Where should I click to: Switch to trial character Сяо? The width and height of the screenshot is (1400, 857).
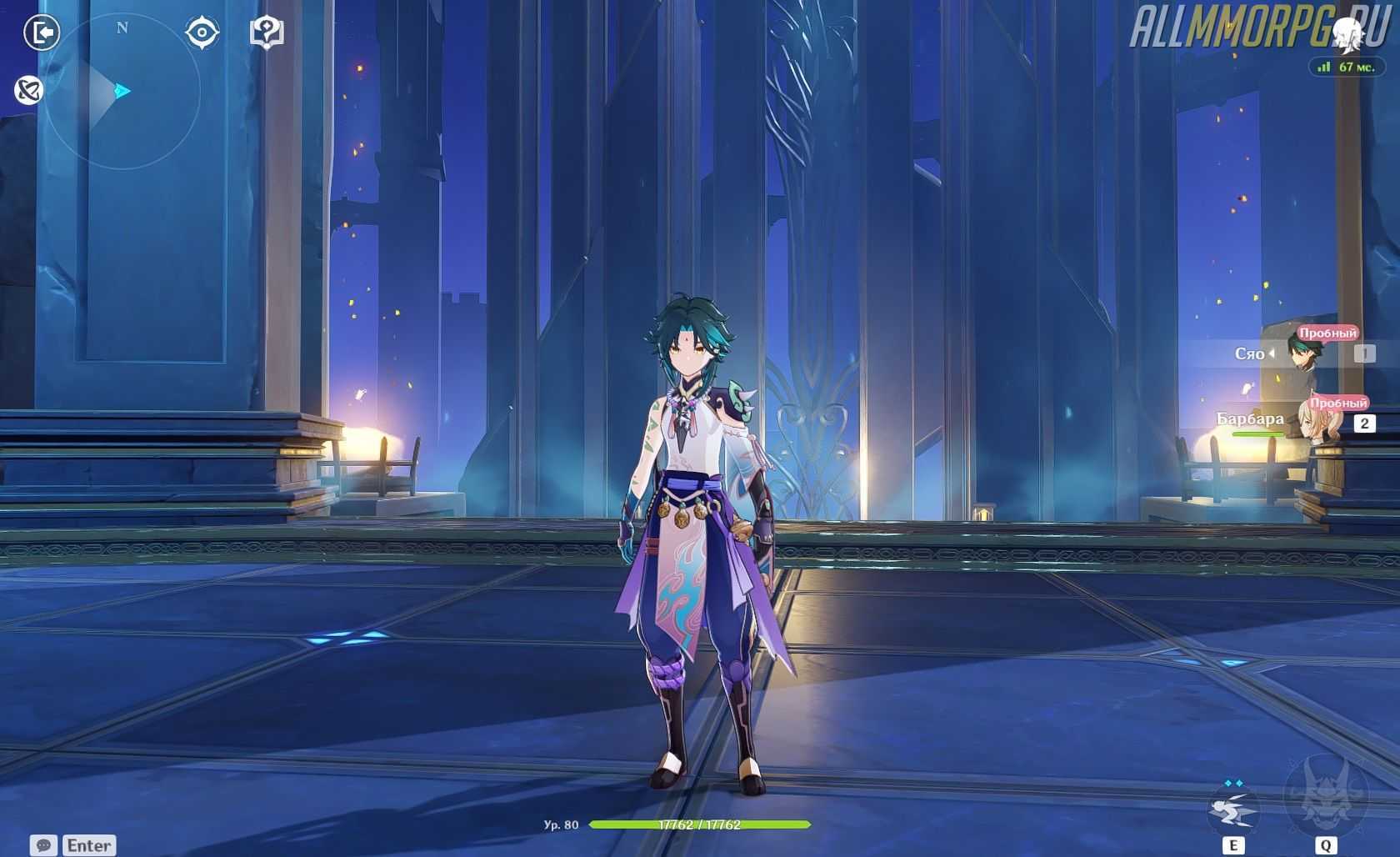1301,352
